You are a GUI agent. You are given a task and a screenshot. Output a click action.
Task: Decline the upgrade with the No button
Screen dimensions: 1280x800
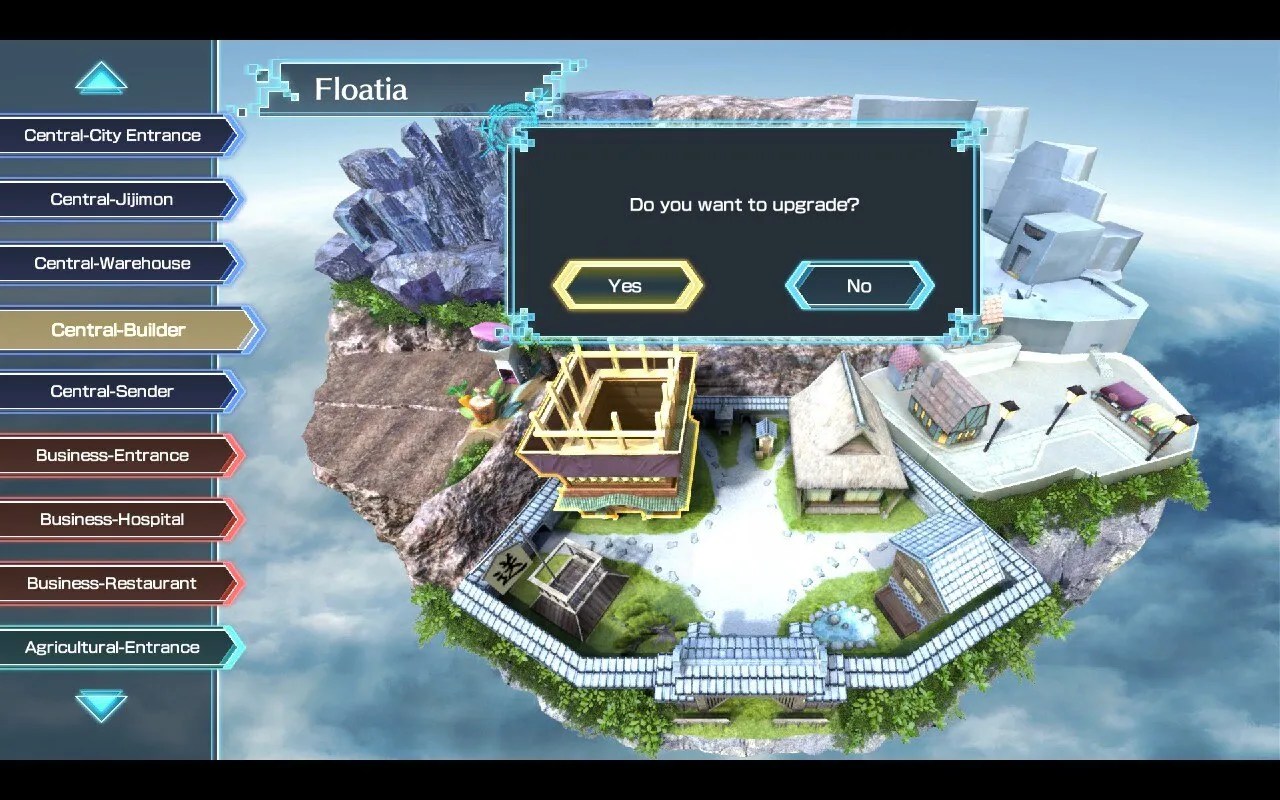pos(859,285)
